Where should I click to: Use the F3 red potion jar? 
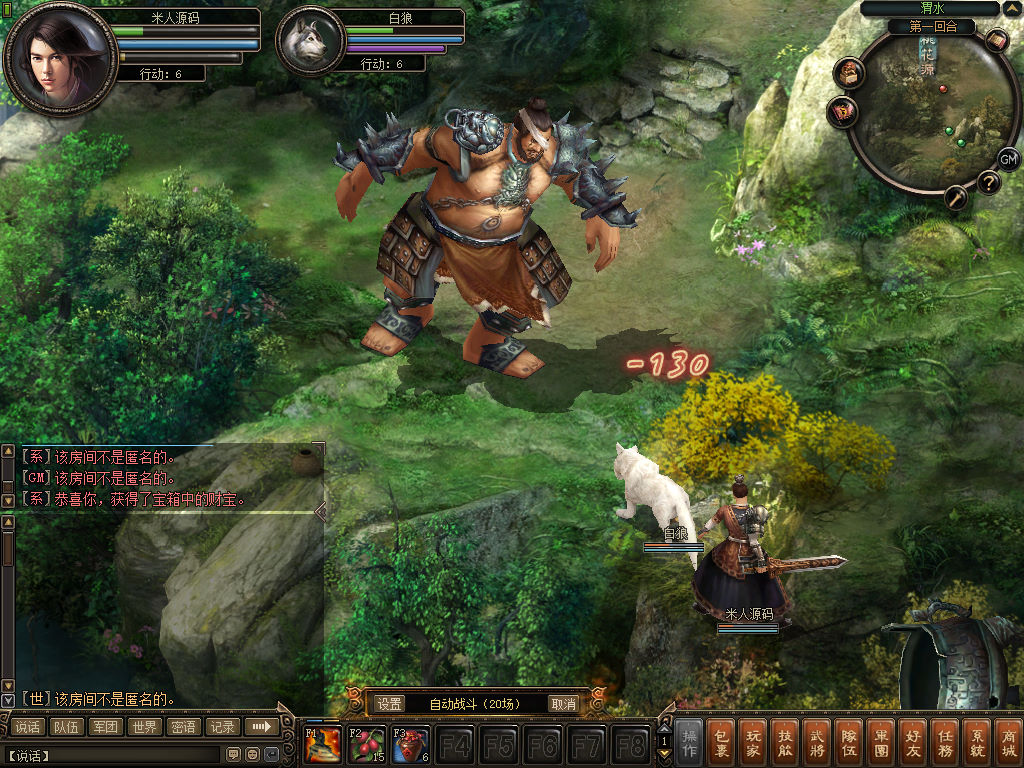pyautogui.click(x=411, y=746)
